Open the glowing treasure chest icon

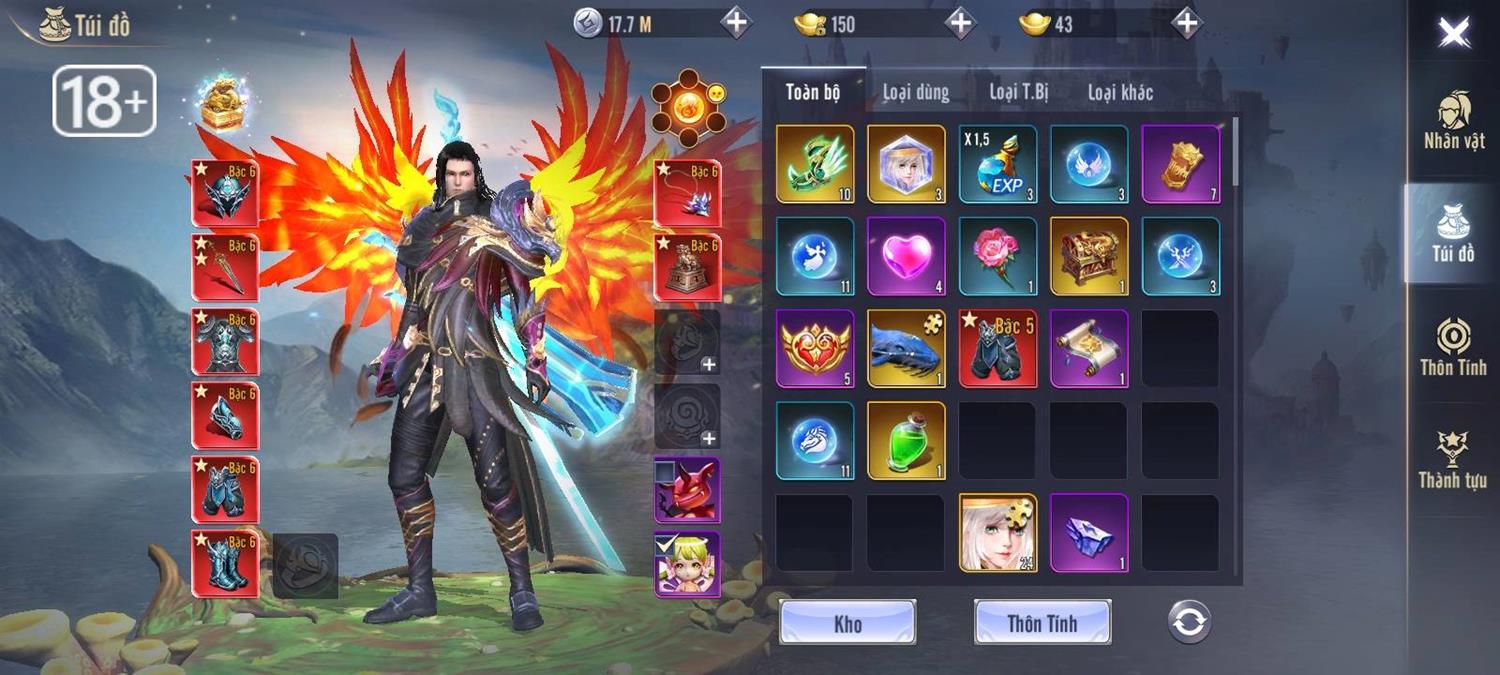[224, 104]
